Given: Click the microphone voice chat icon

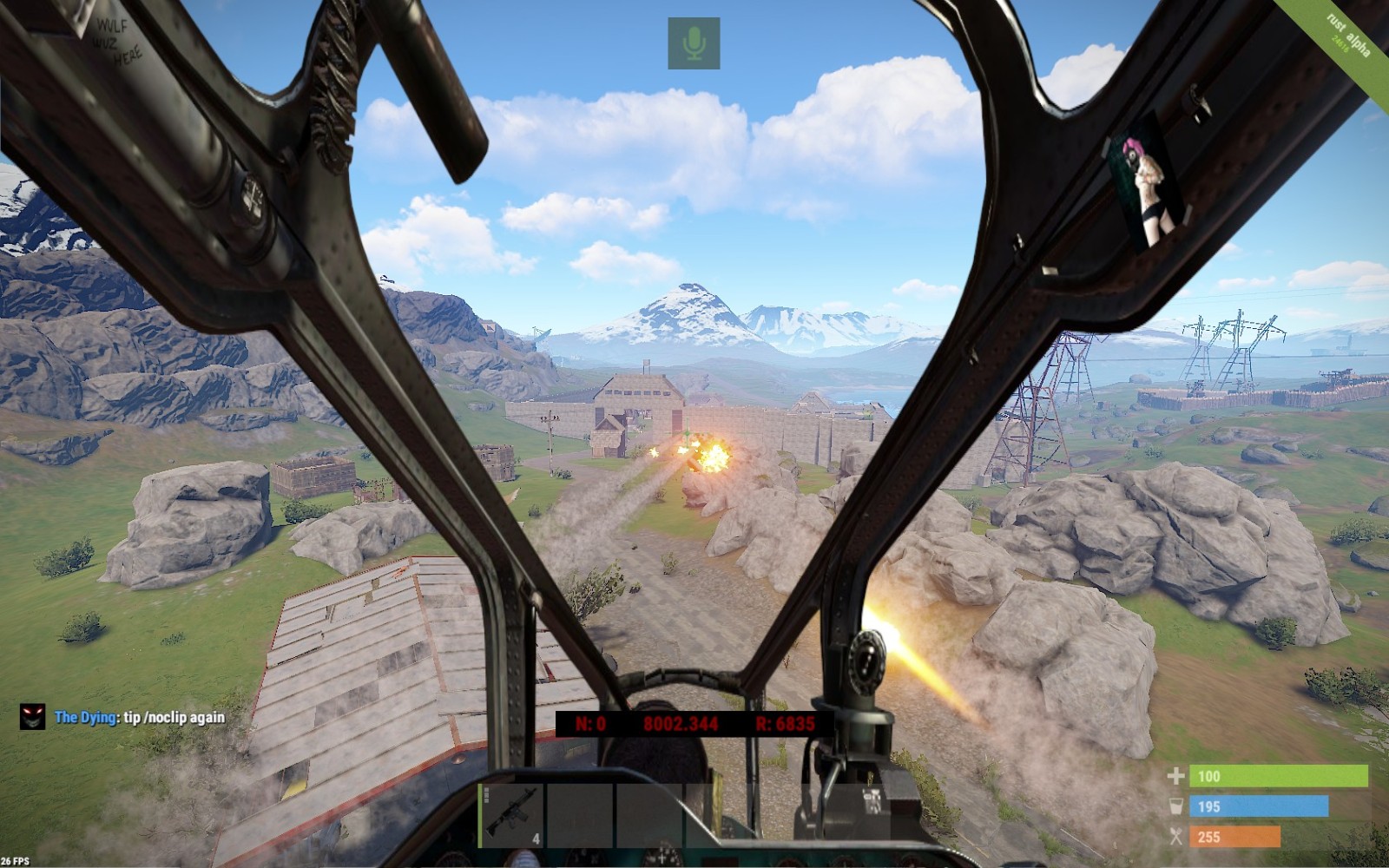Looking at the screenshot, I should (694, 43).
